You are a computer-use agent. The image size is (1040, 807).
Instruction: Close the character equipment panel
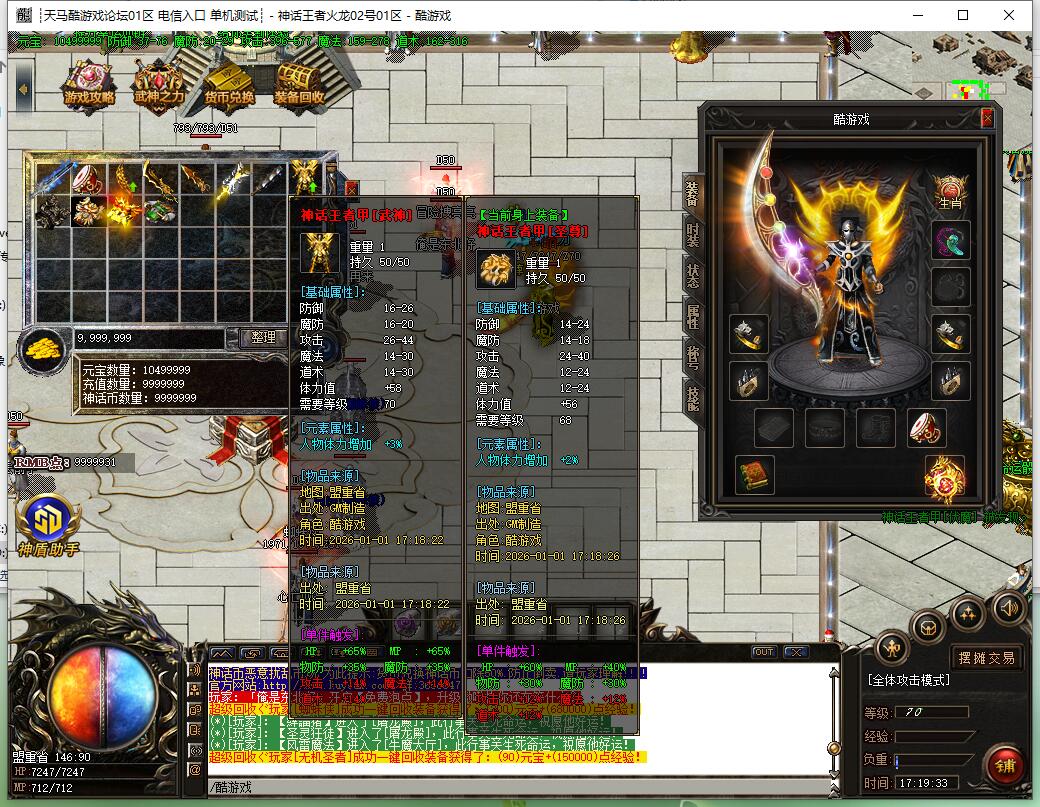click(987, 118)
